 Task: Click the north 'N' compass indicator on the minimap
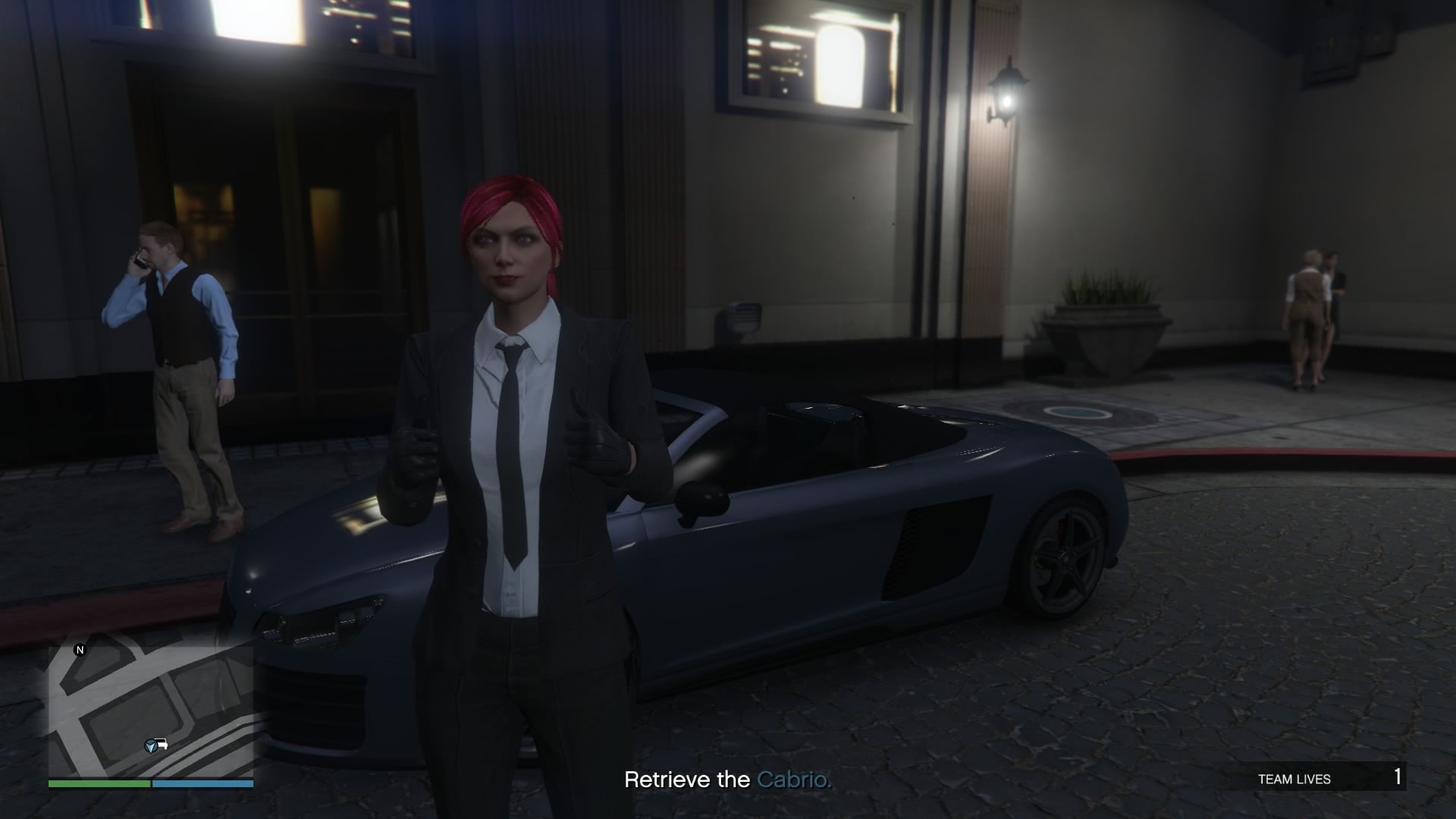80,650
